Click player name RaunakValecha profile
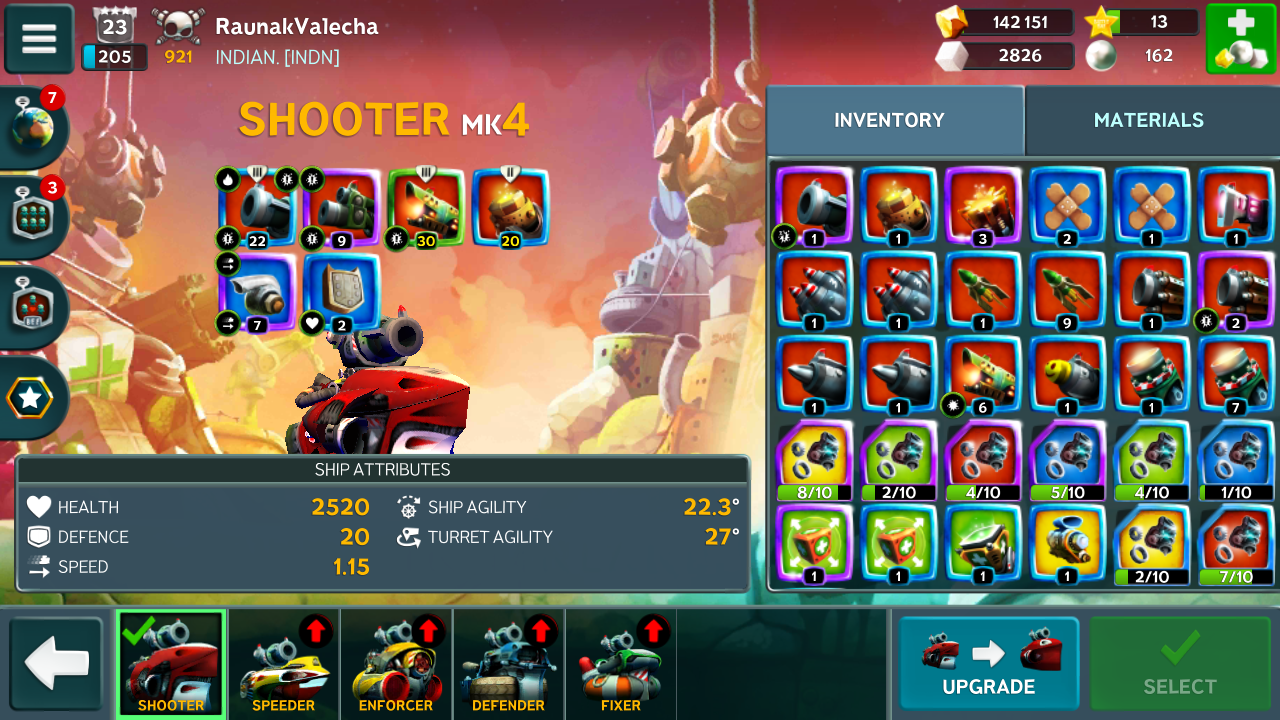Screen dimensions: 1280x720 (296, 27)
